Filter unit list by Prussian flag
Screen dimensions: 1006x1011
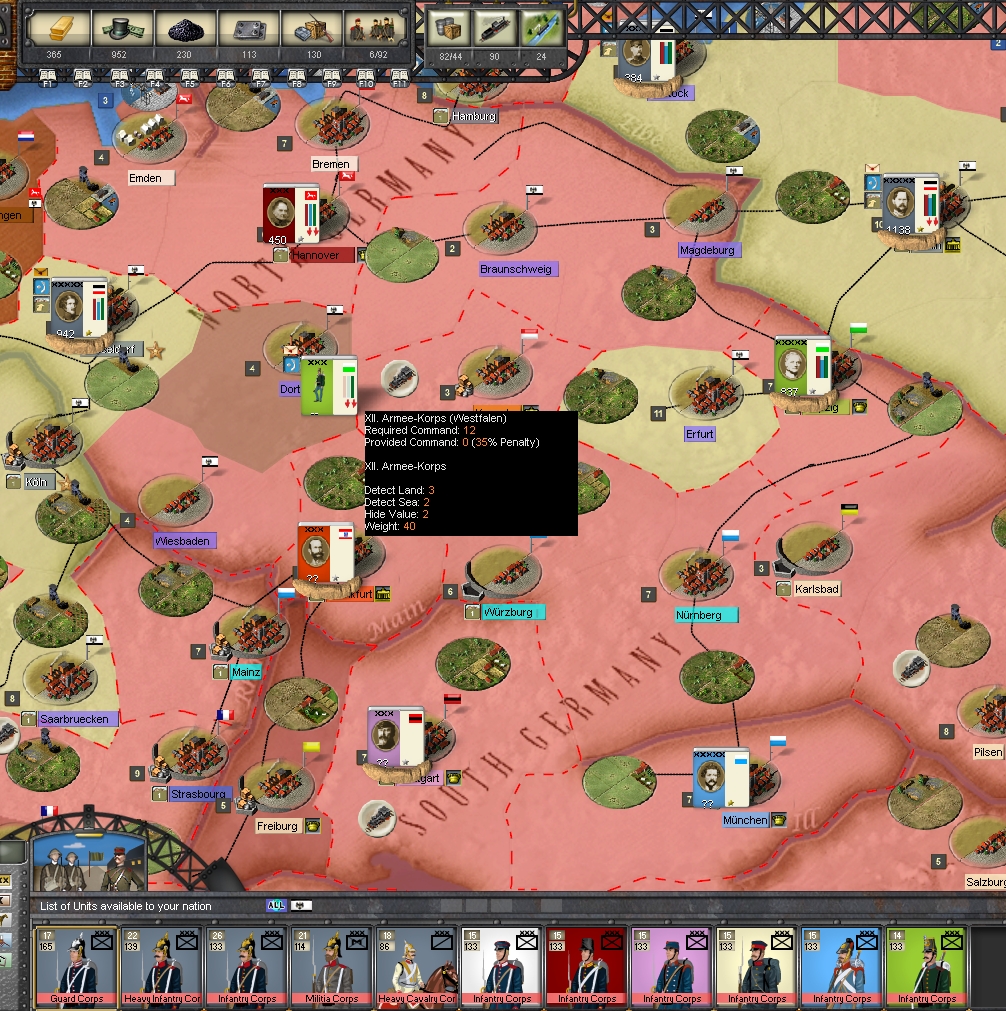coord(301,906)
